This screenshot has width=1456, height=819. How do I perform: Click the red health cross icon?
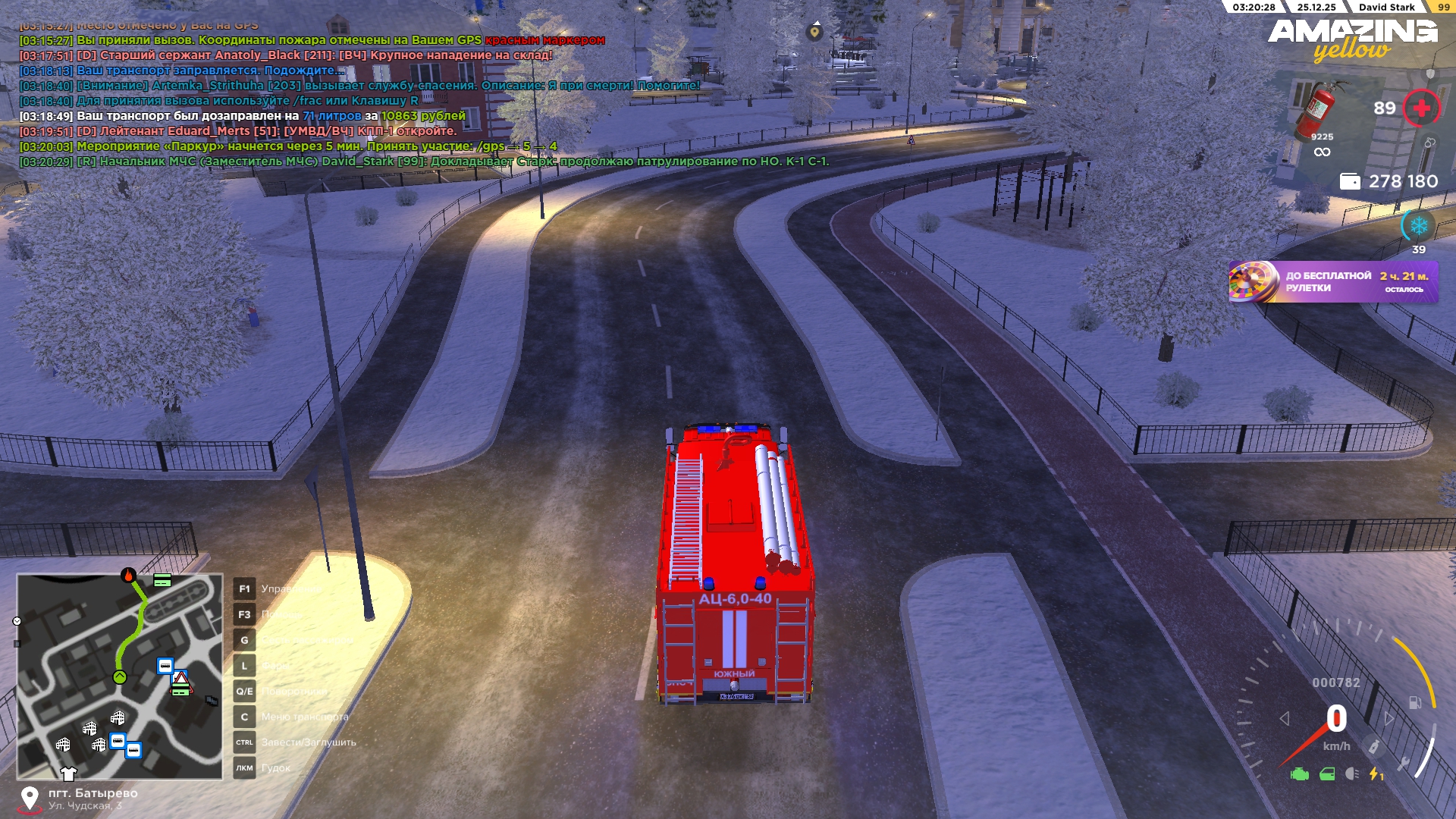[x=1421, y=108]
